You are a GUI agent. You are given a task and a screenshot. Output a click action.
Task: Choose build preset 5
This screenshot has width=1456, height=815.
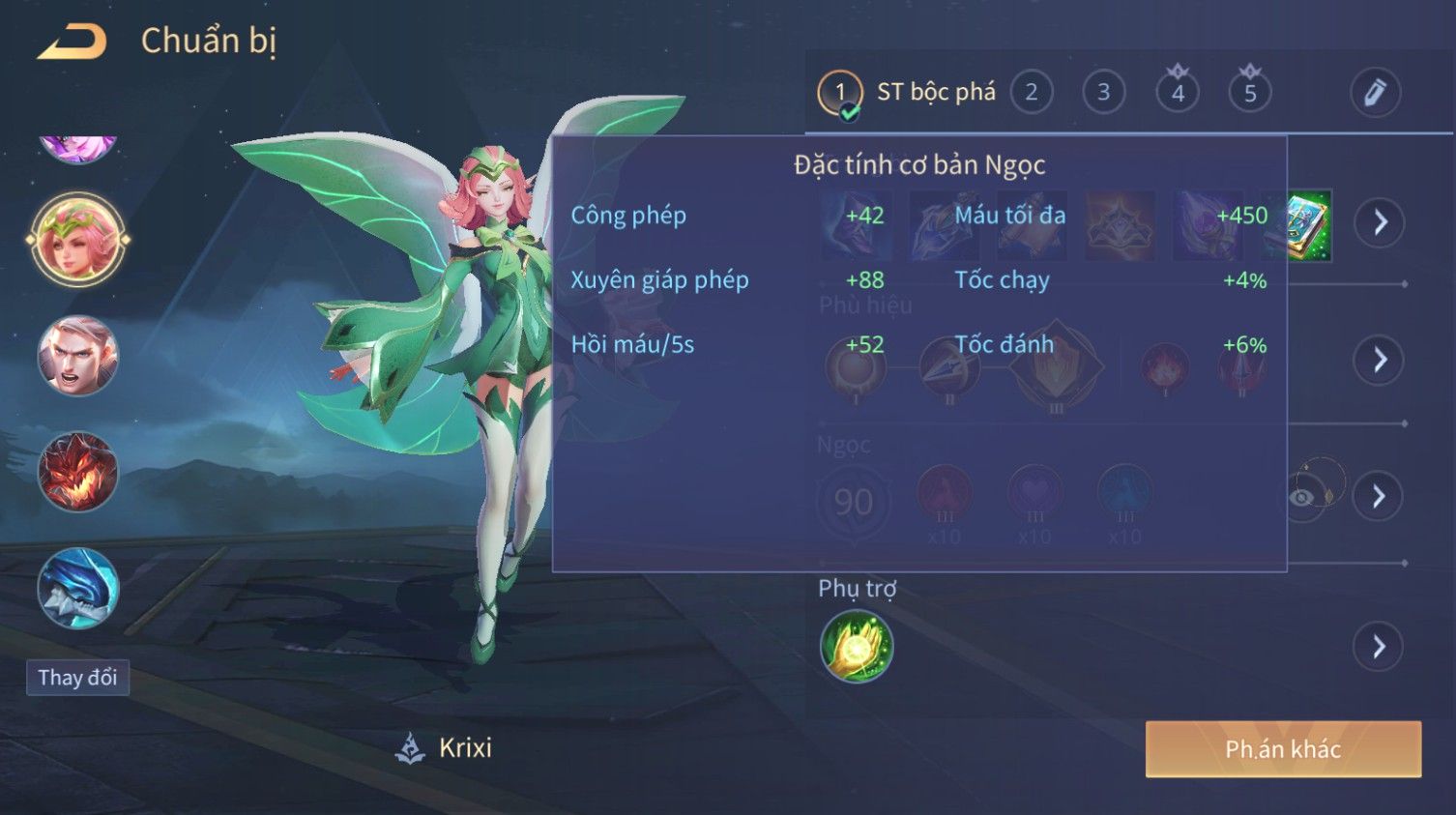click(x=1249, y=93)
